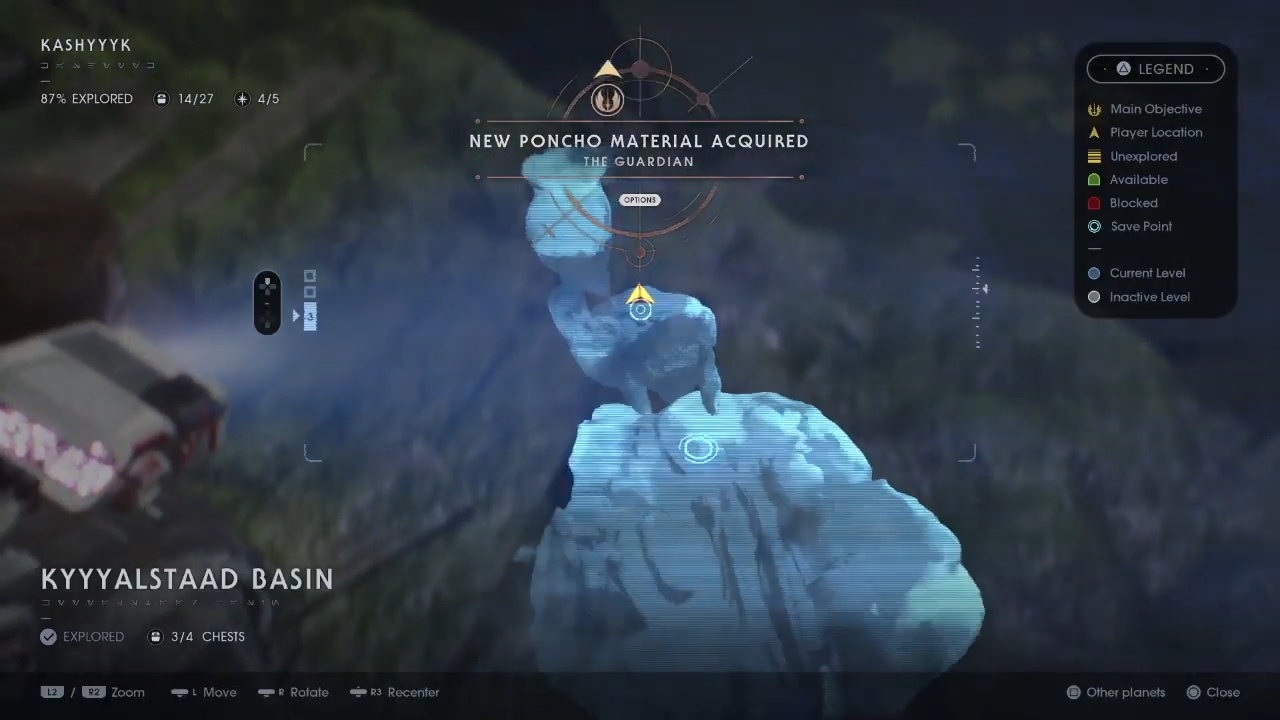
Task: Click the Main Objective icon in the legend
Action: pyautogui.click(x=1094, y=109)
